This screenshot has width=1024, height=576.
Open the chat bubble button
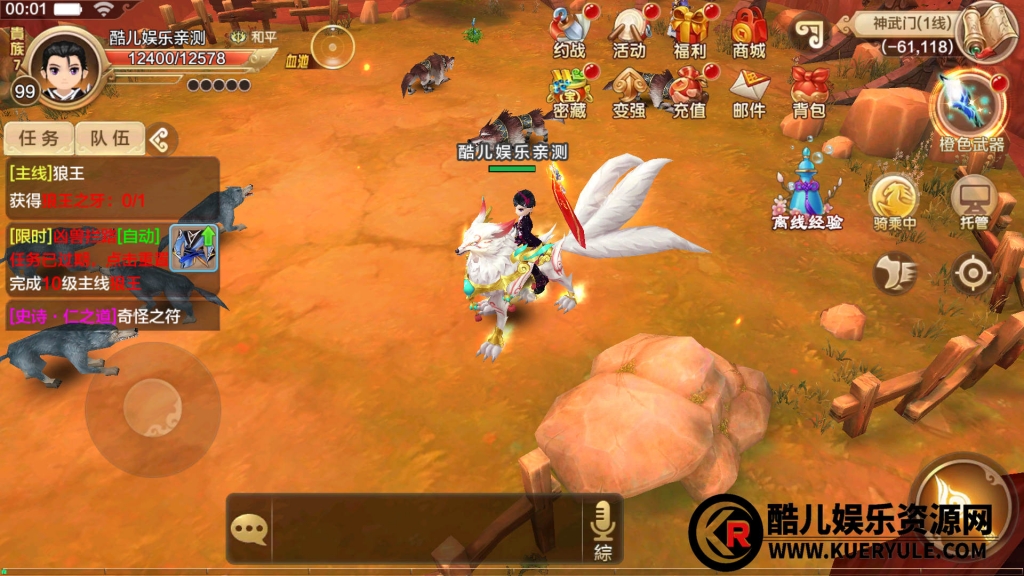click(x=249, y=528)
